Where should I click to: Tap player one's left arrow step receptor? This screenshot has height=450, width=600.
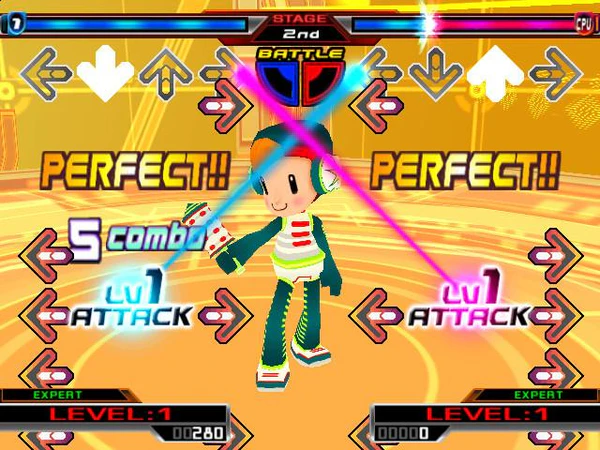coord(43,72)
